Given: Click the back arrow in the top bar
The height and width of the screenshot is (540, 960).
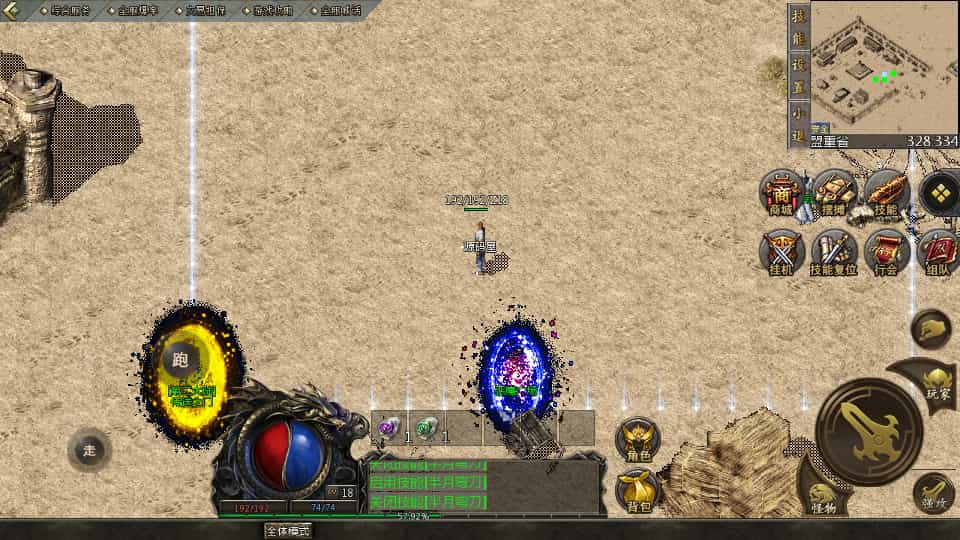Looking at the screenshot, I should pos(12,10).
